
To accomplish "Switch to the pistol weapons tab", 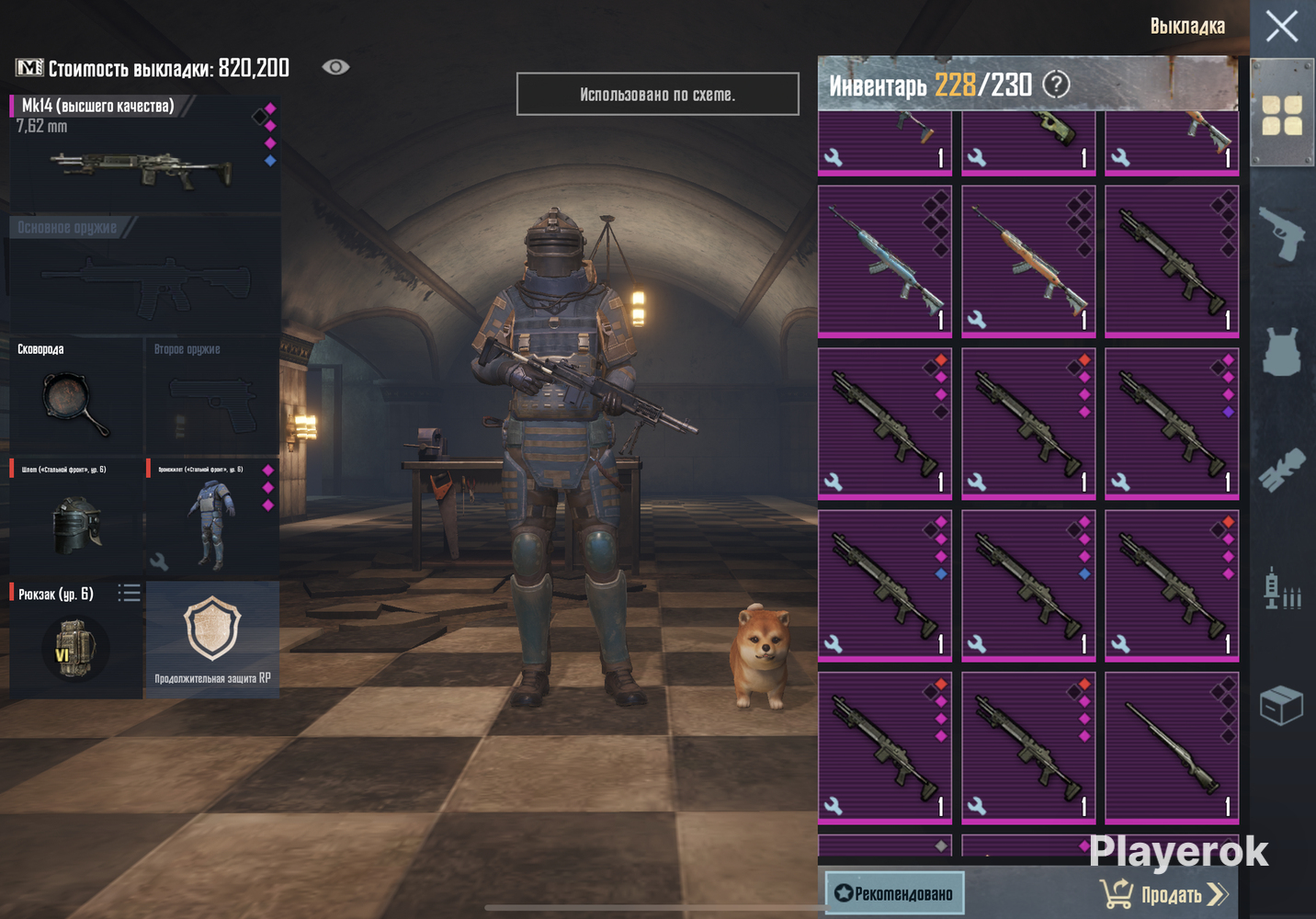I will 1281,233.
